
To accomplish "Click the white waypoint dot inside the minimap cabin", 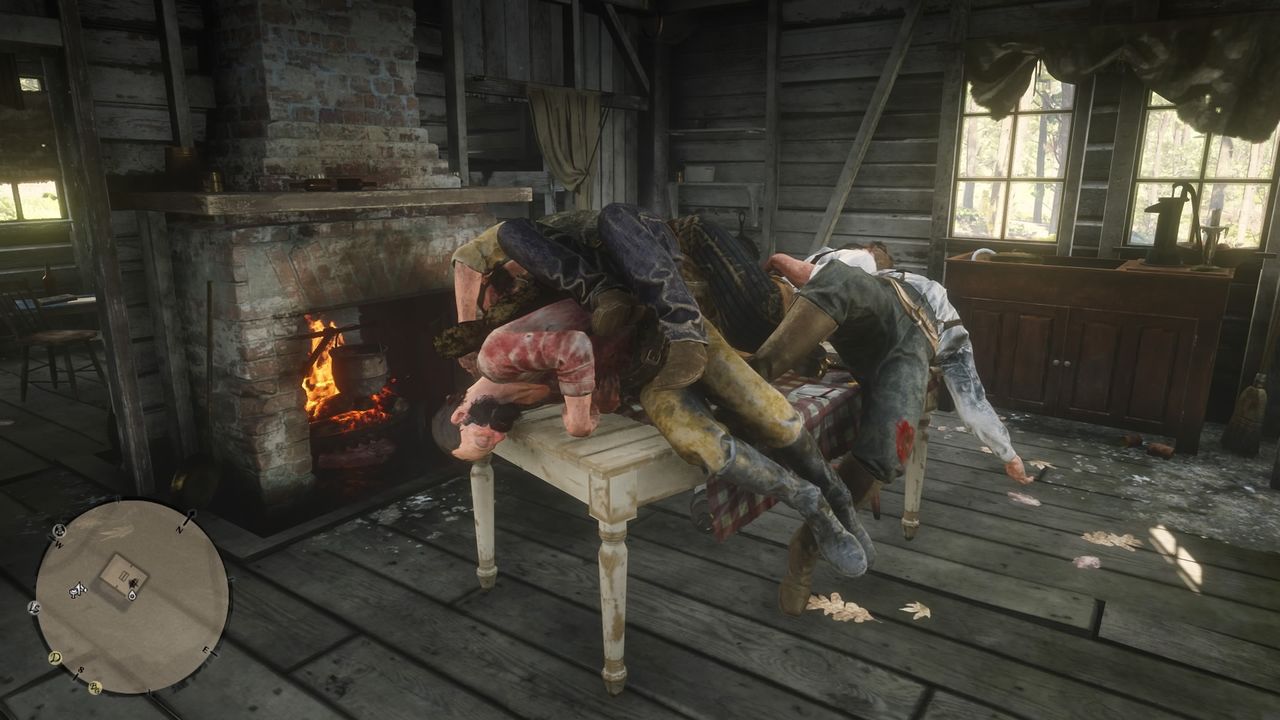I will coord(132,594).
